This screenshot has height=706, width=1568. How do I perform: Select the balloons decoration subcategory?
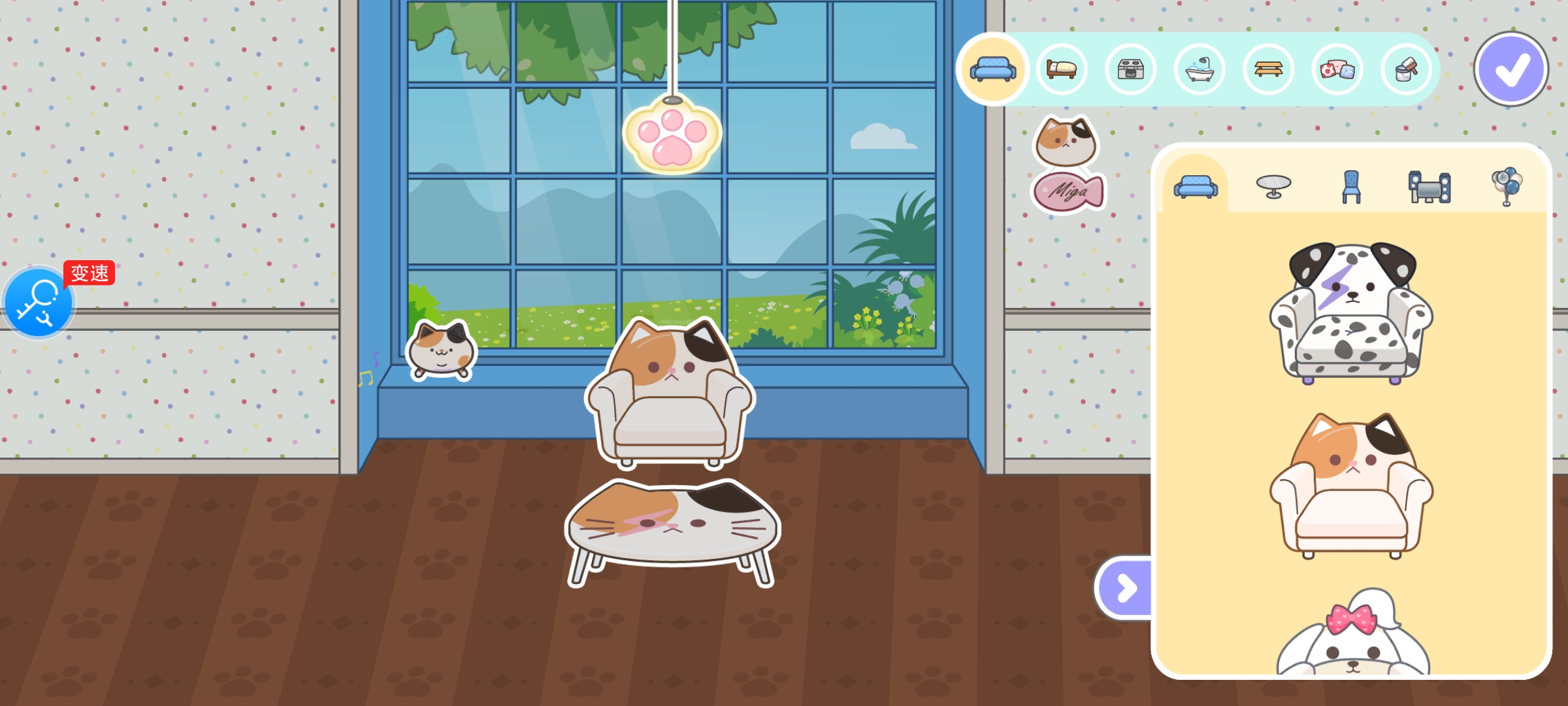[1507, 186]
